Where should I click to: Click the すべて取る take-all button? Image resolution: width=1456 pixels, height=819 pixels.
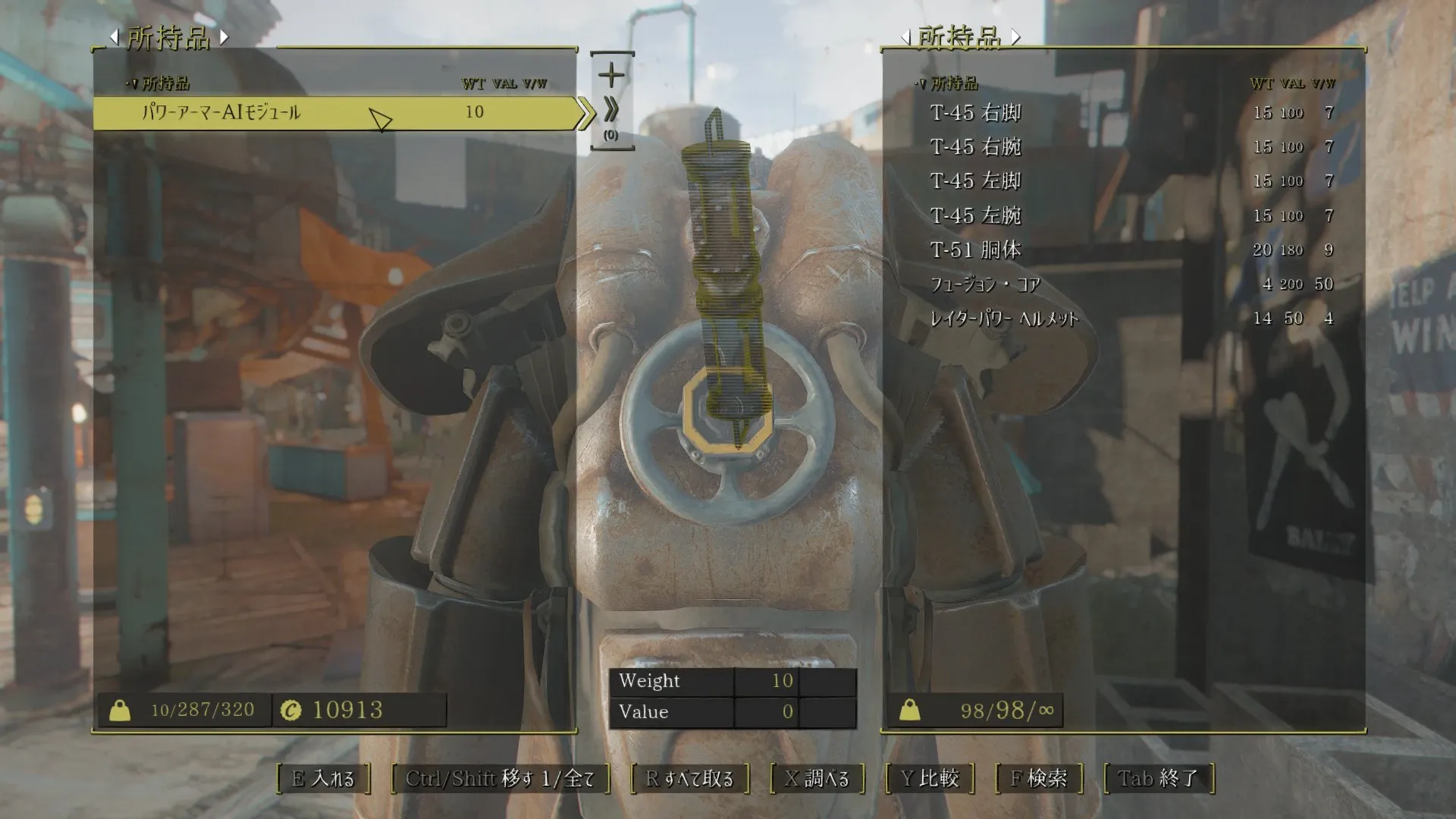point(689,779)
